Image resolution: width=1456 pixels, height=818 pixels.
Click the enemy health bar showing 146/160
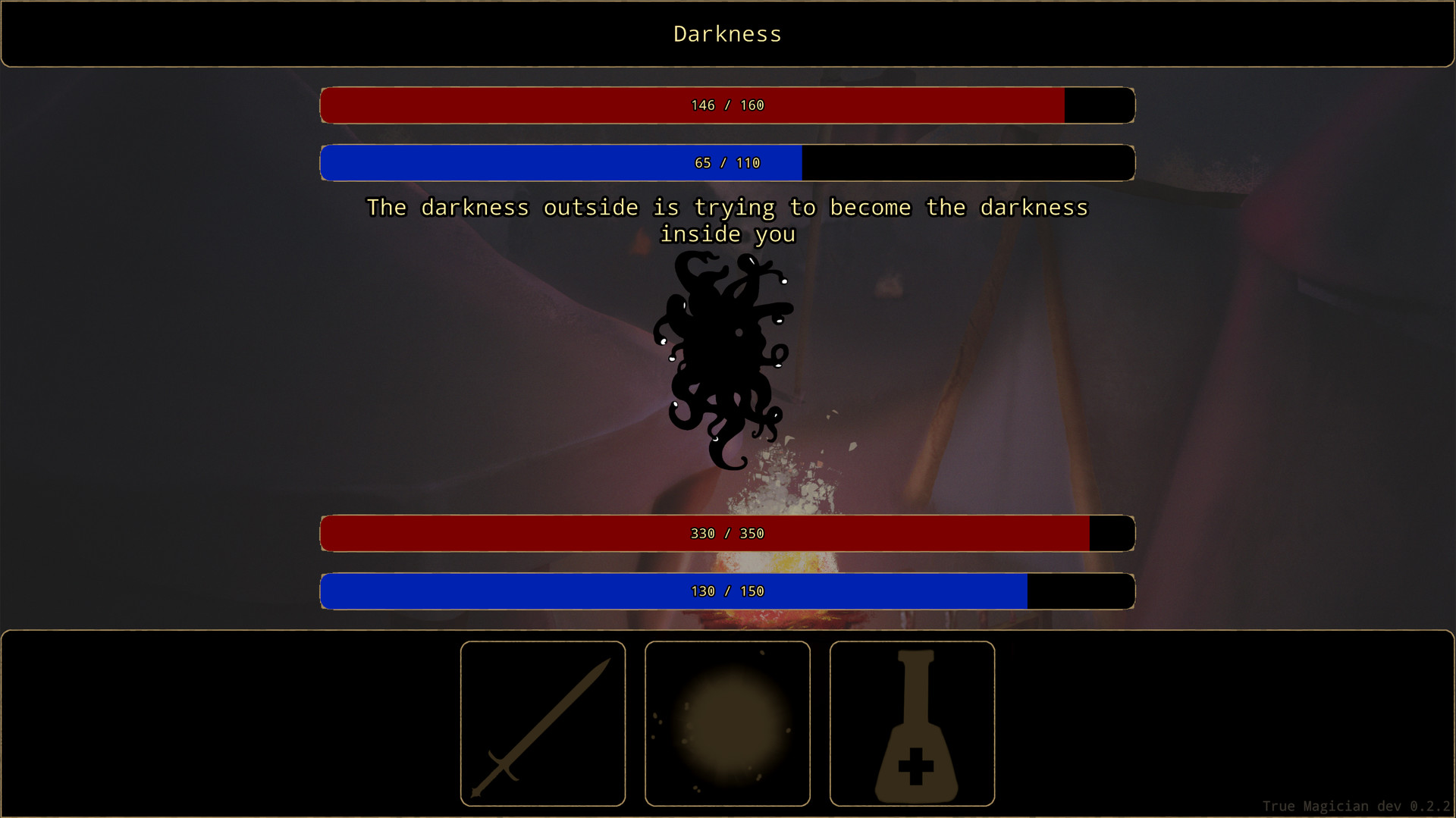(727, 105)
